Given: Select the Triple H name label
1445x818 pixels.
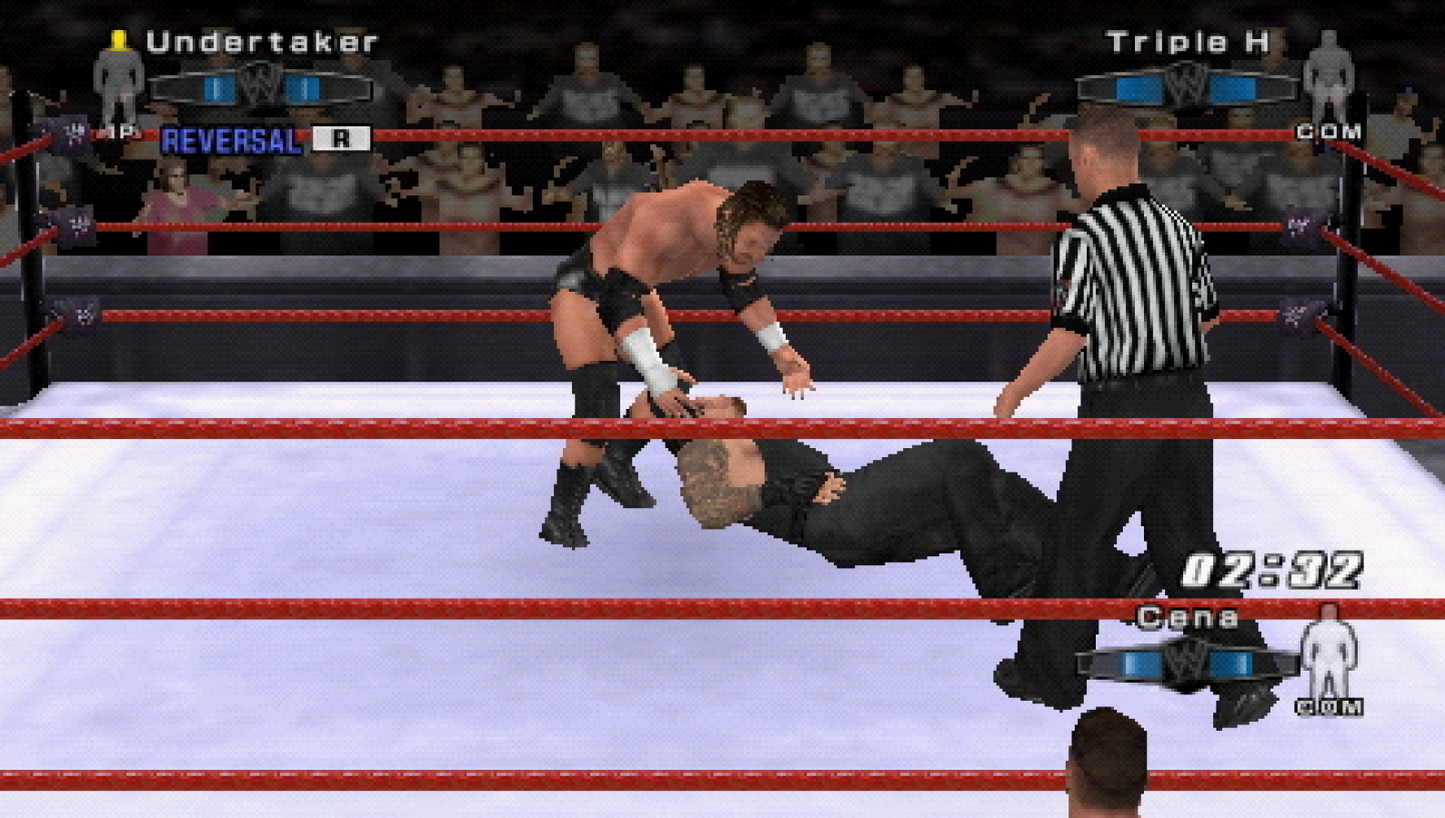Looking at the screenshot, I should coord(1185,42).
